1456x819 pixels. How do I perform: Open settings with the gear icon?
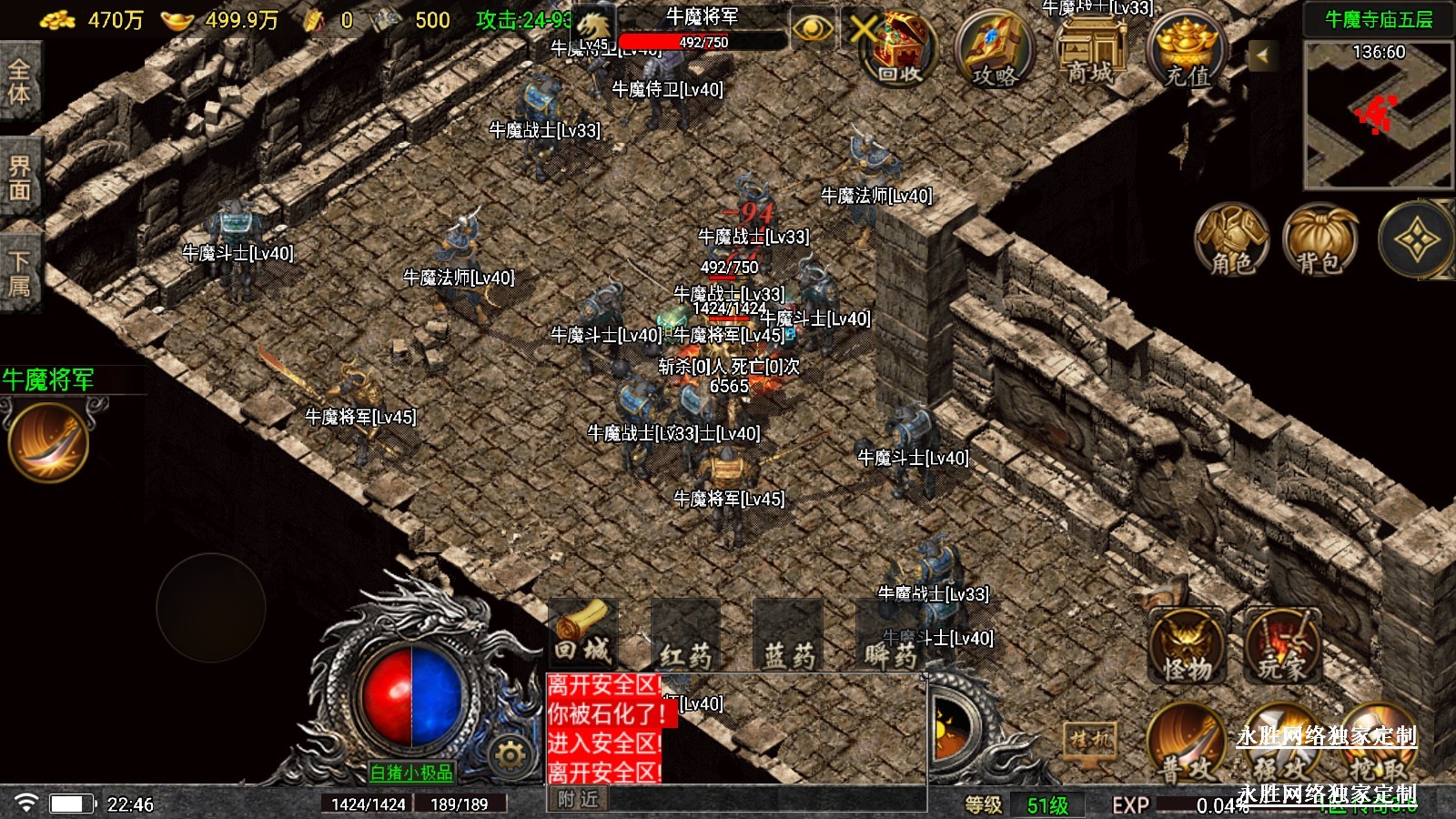pos(510,754)
